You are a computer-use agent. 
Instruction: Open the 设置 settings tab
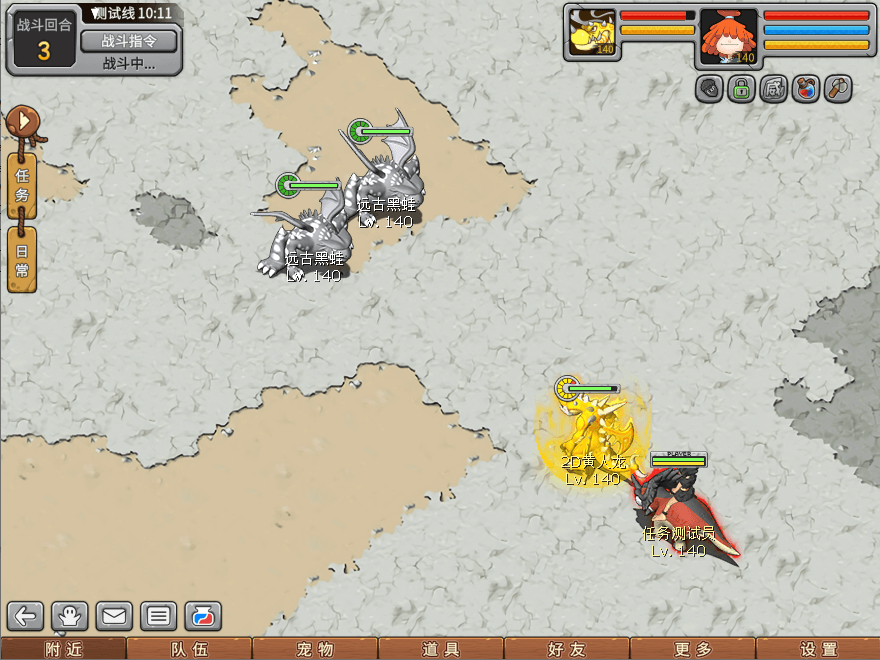pos(819,649)
